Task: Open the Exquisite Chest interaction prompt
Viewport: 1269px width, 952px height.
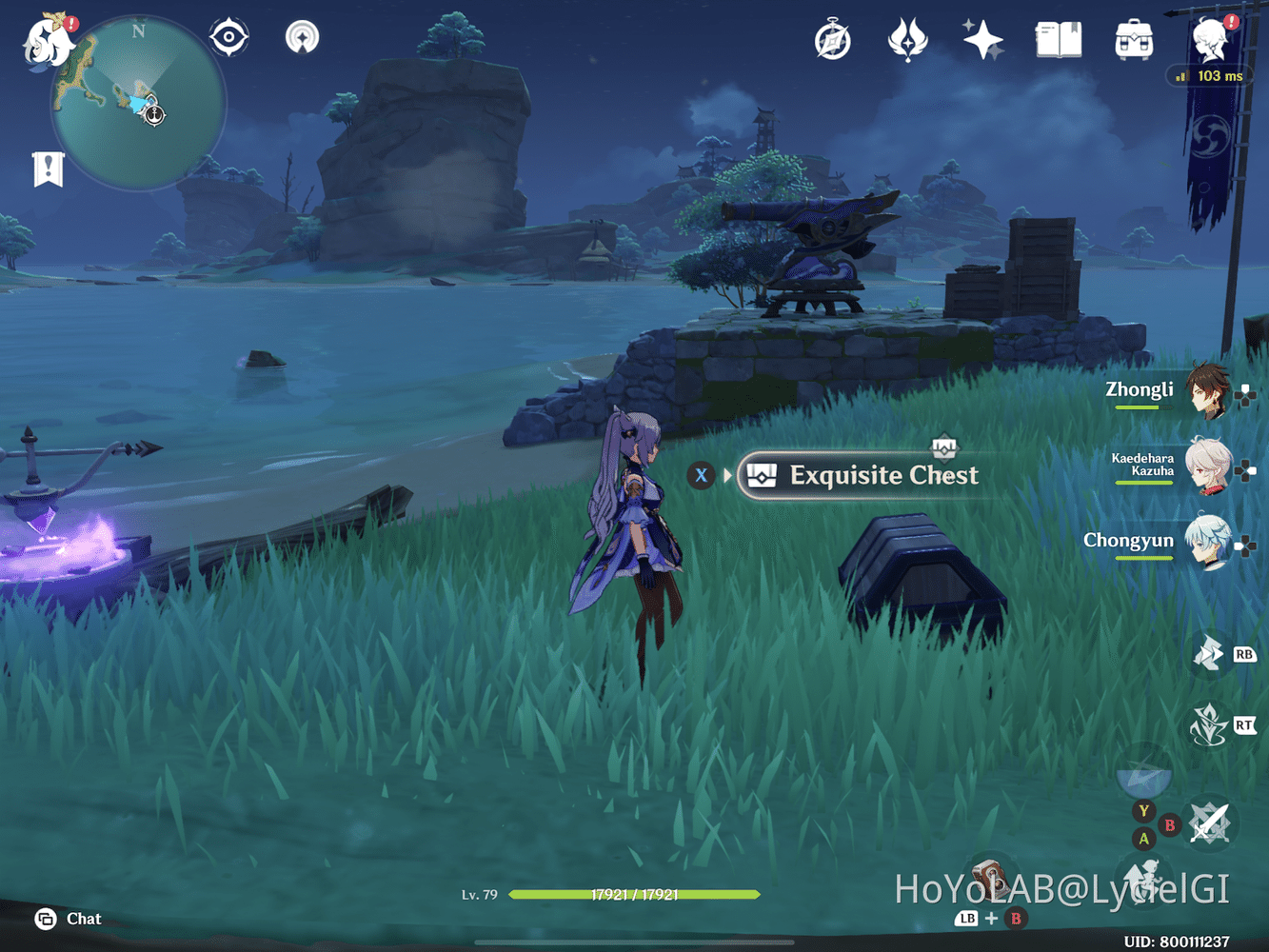Action: [x=862, y=475]
